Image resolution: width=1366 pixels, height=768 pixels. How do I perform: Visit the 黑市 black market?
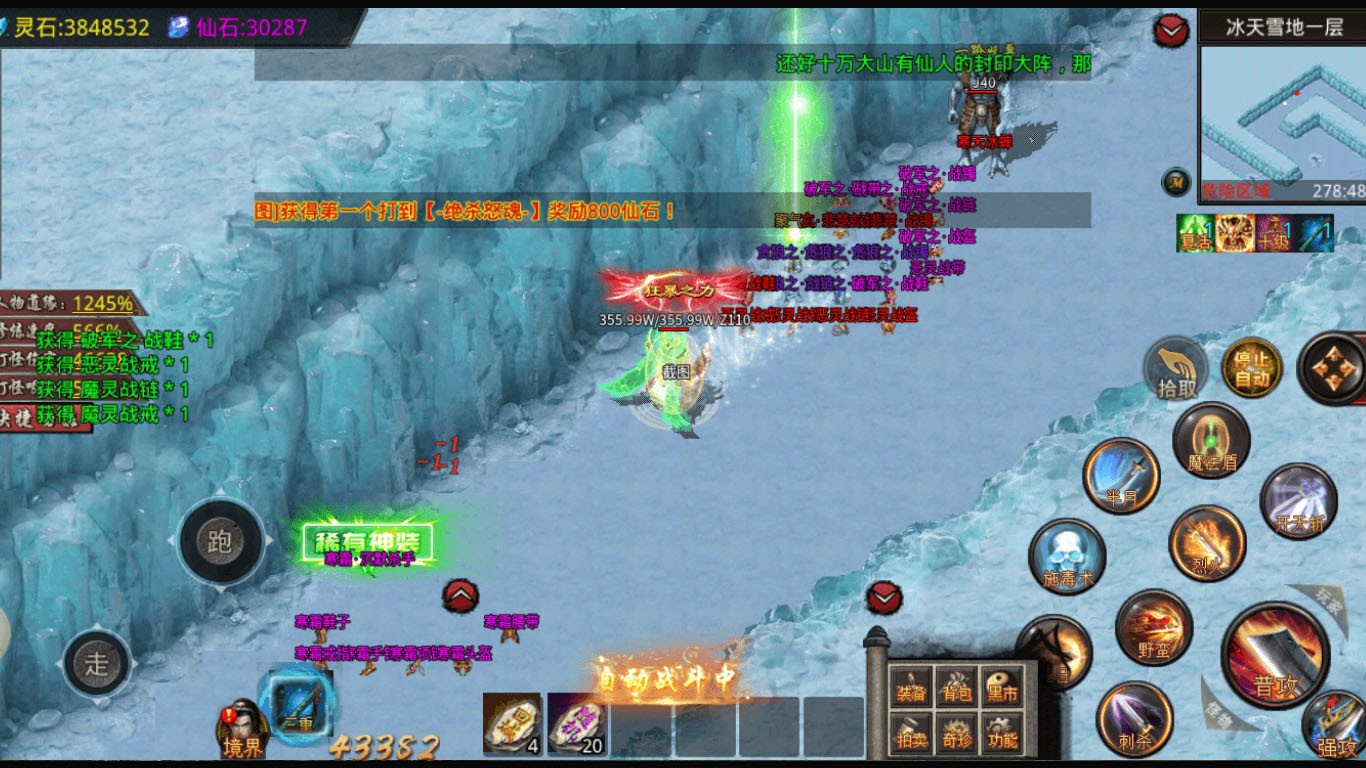point(1002,687)
